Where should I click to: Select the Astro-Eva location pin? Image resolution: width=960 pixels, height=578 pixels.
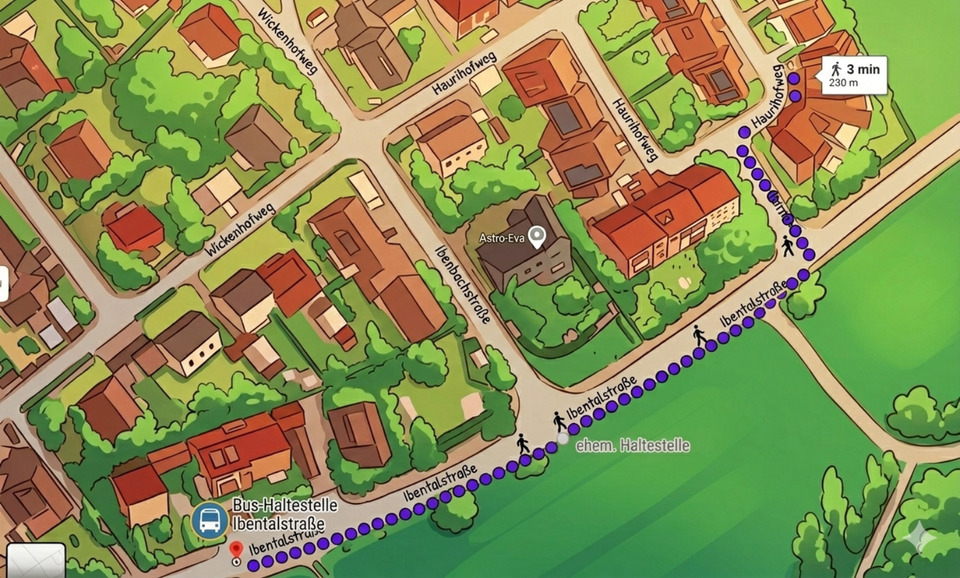pyautogui.click(x=537, y=237)
